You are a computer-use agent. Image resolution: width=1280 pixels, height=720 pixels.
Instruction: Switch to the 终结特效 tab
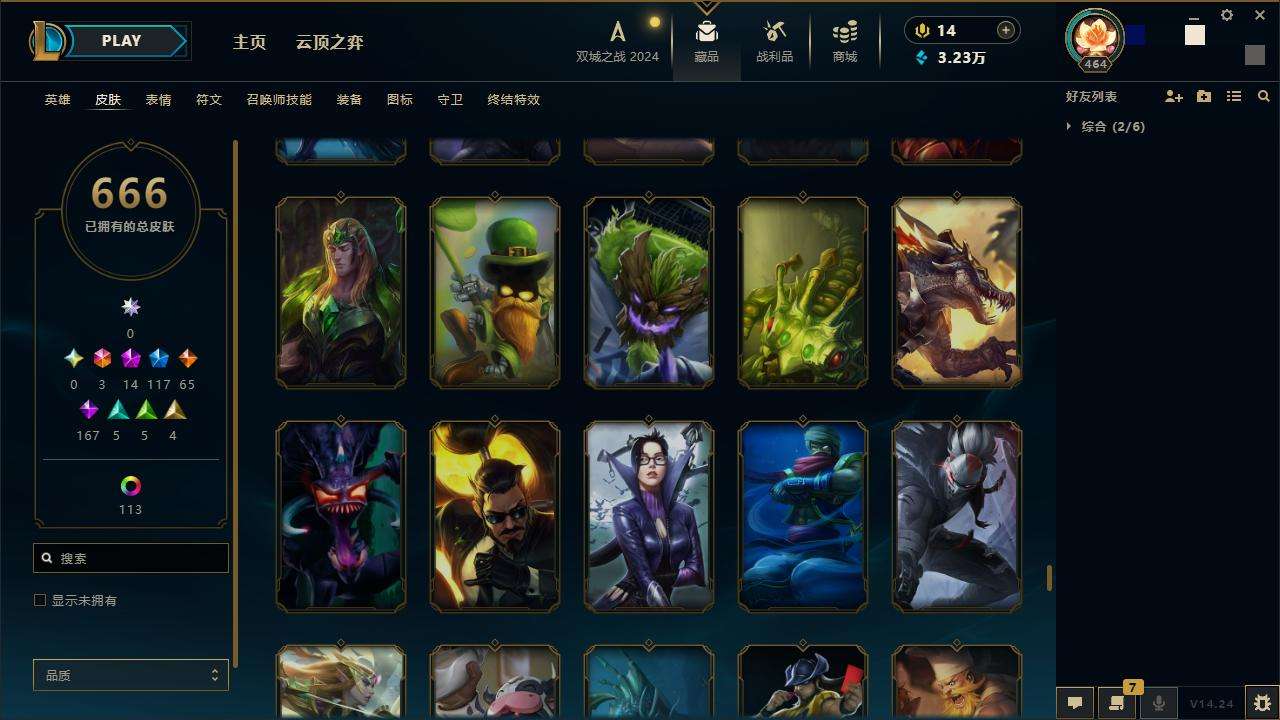pos(513,100)
